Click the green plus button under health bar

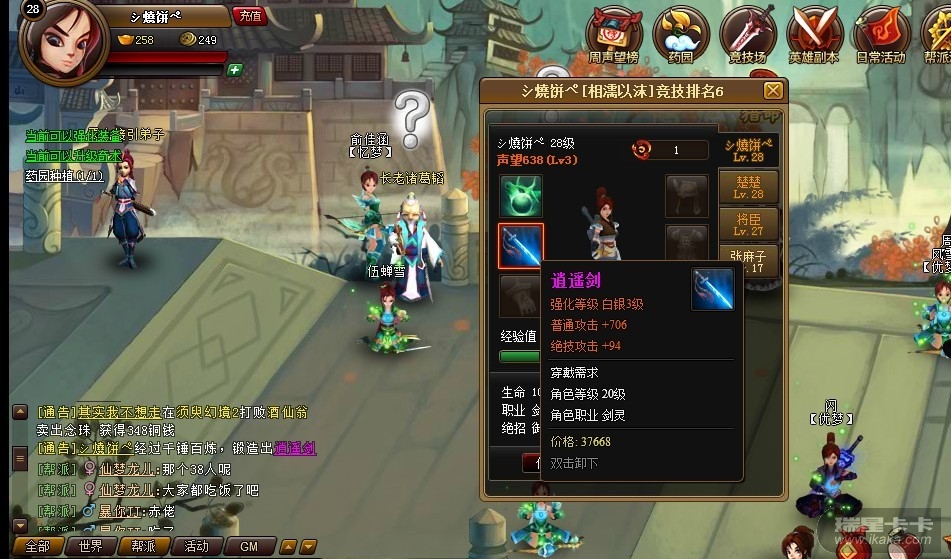click(x=234, y=70)
